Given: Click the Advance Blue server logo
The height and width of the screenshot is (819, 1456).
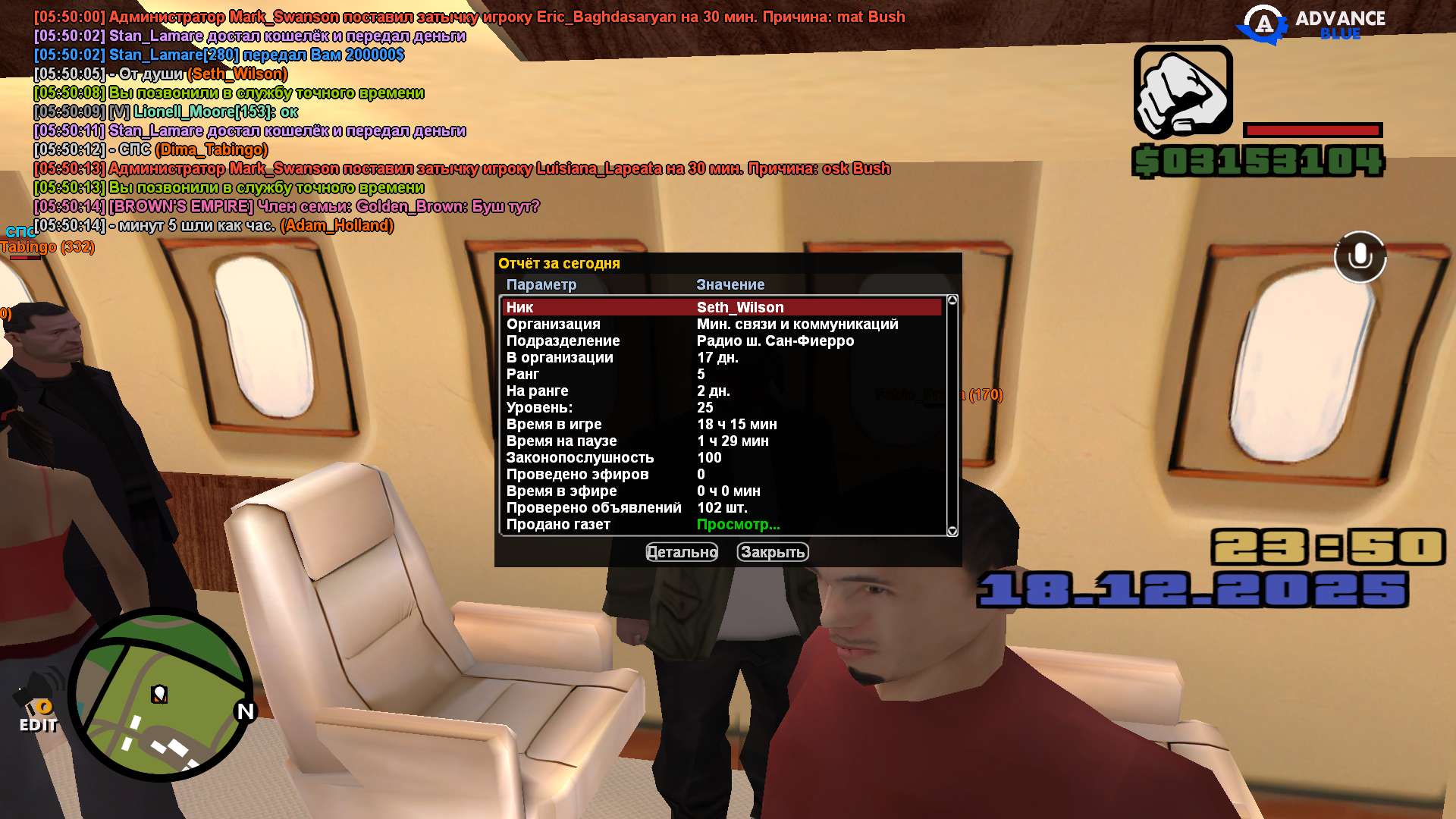Looking at the screenshot, I should pyautogui.click(x=1312, y=24).
